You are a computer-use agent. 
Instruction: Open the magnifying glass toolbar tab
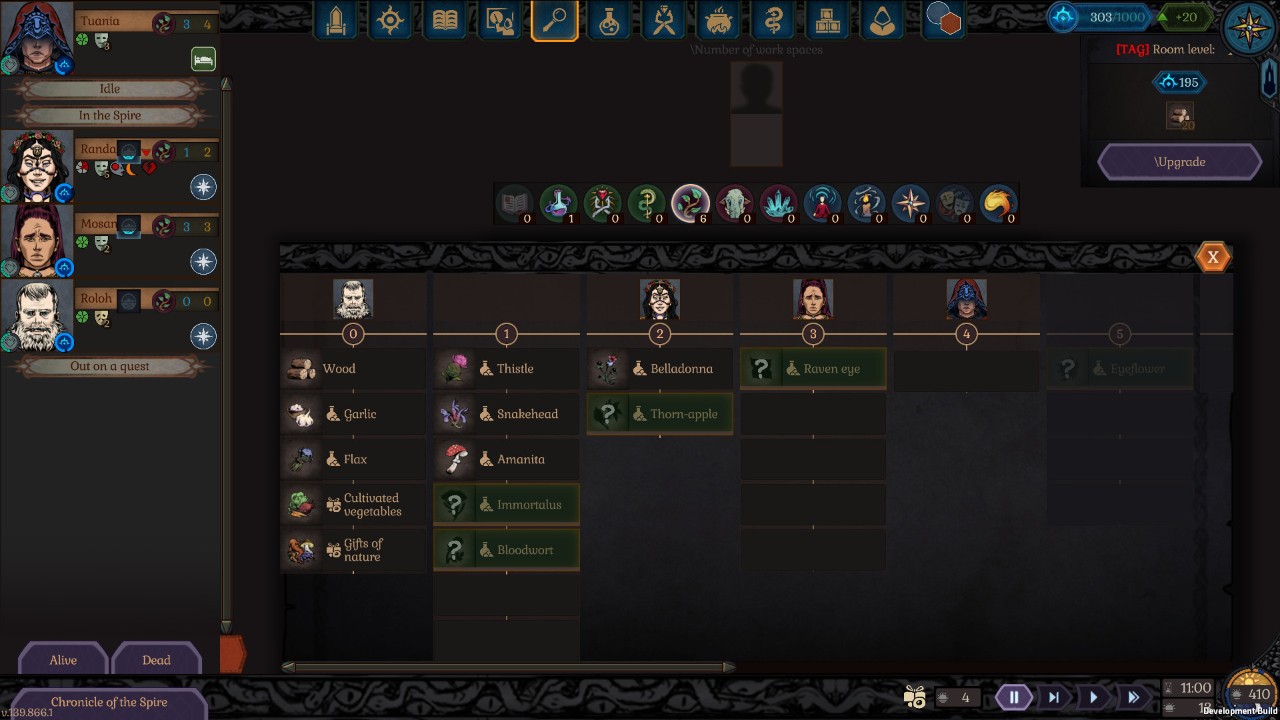(555, 20)
